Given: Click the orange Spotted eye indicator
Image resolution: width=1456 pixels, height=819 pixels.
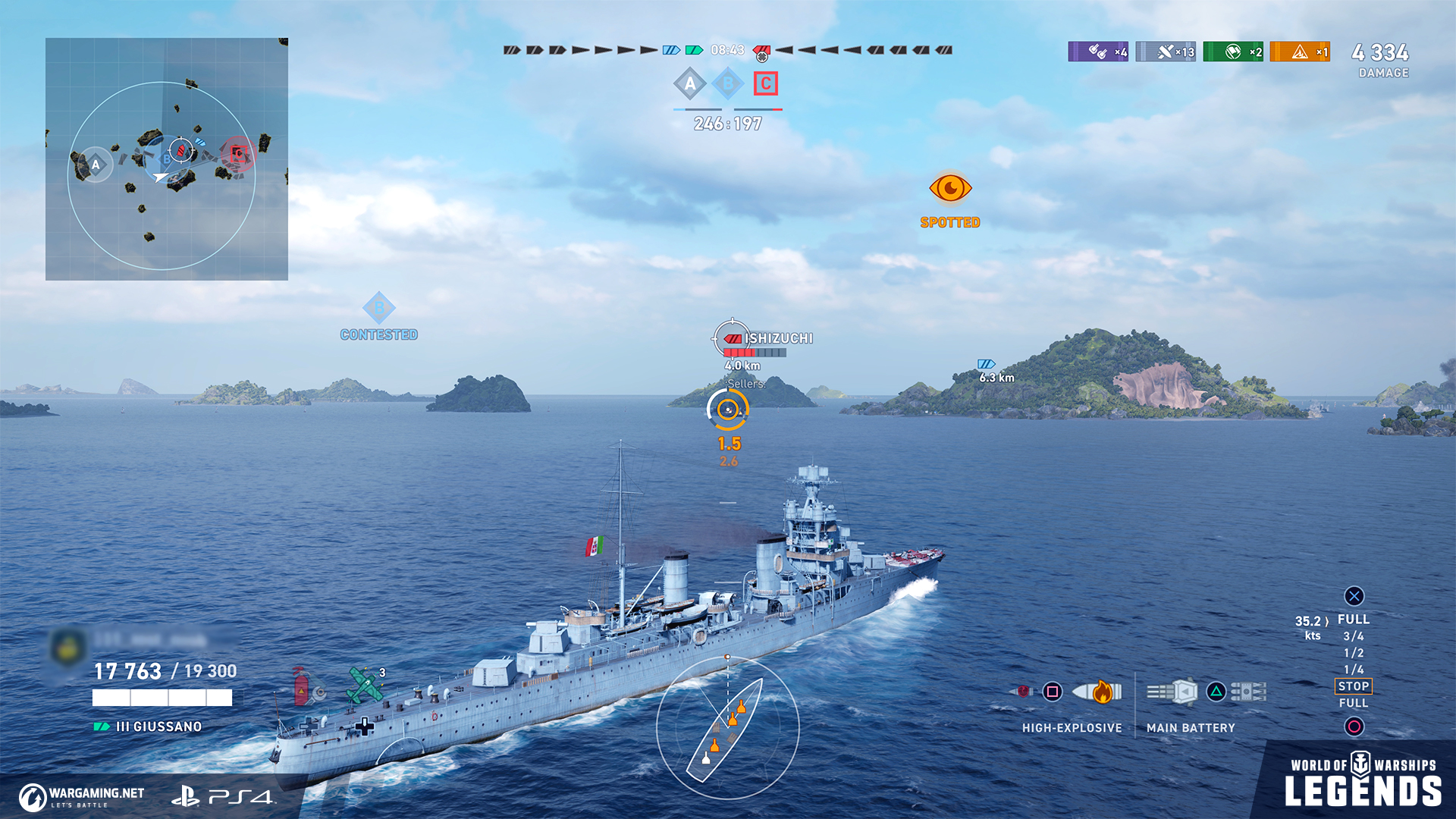Looking at the screenshot, I should tap(950, 188).
